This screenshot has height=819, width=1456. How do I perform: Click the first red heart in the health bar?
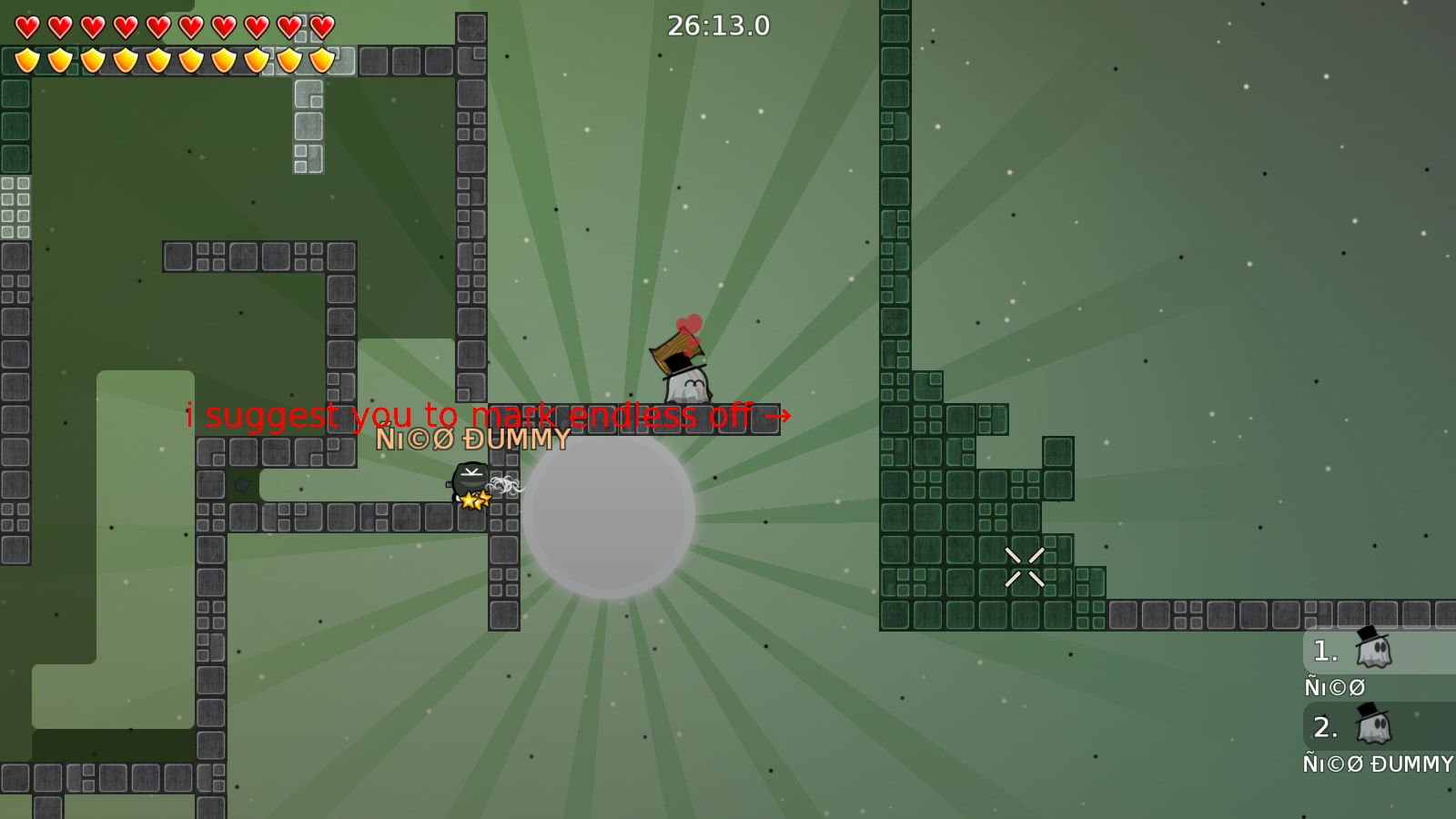(x=26, y=26)
